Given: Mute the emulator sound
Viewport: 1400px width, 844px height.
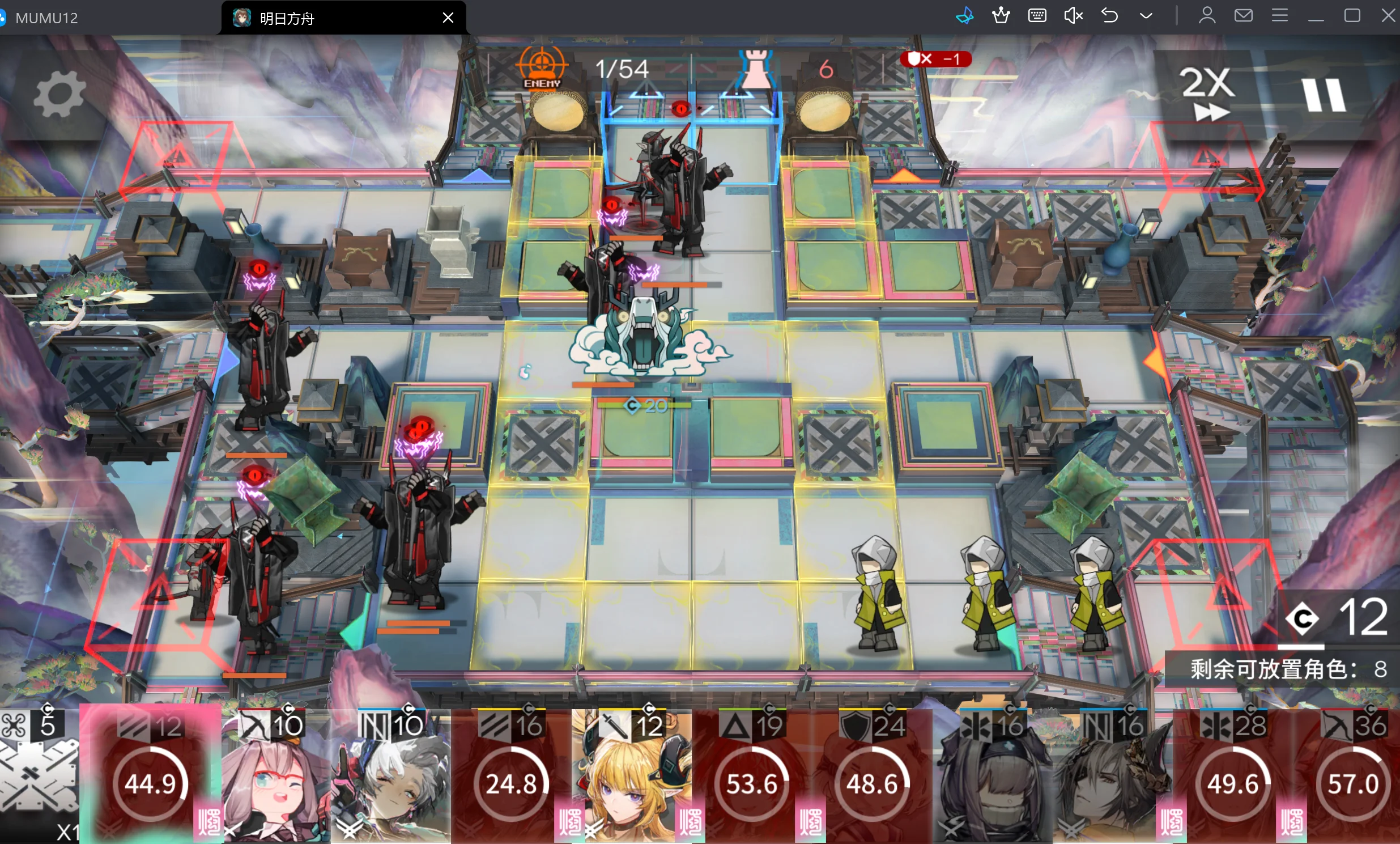Looking at the screenshot, I should (x=1073, y=15).
